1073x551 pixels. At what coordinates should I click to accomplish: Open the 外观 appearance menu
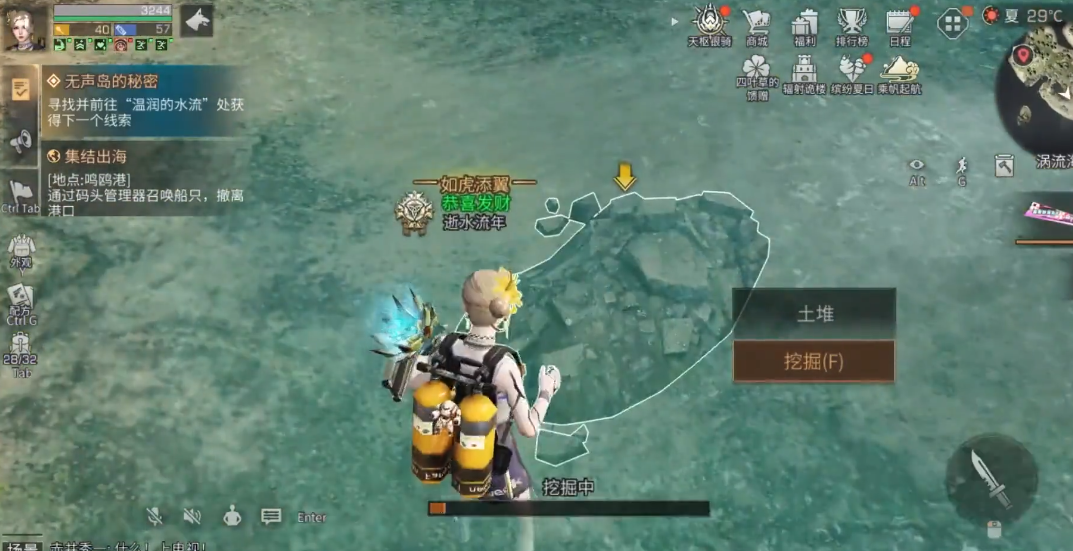pyautogui.click(x=21, y=249)
